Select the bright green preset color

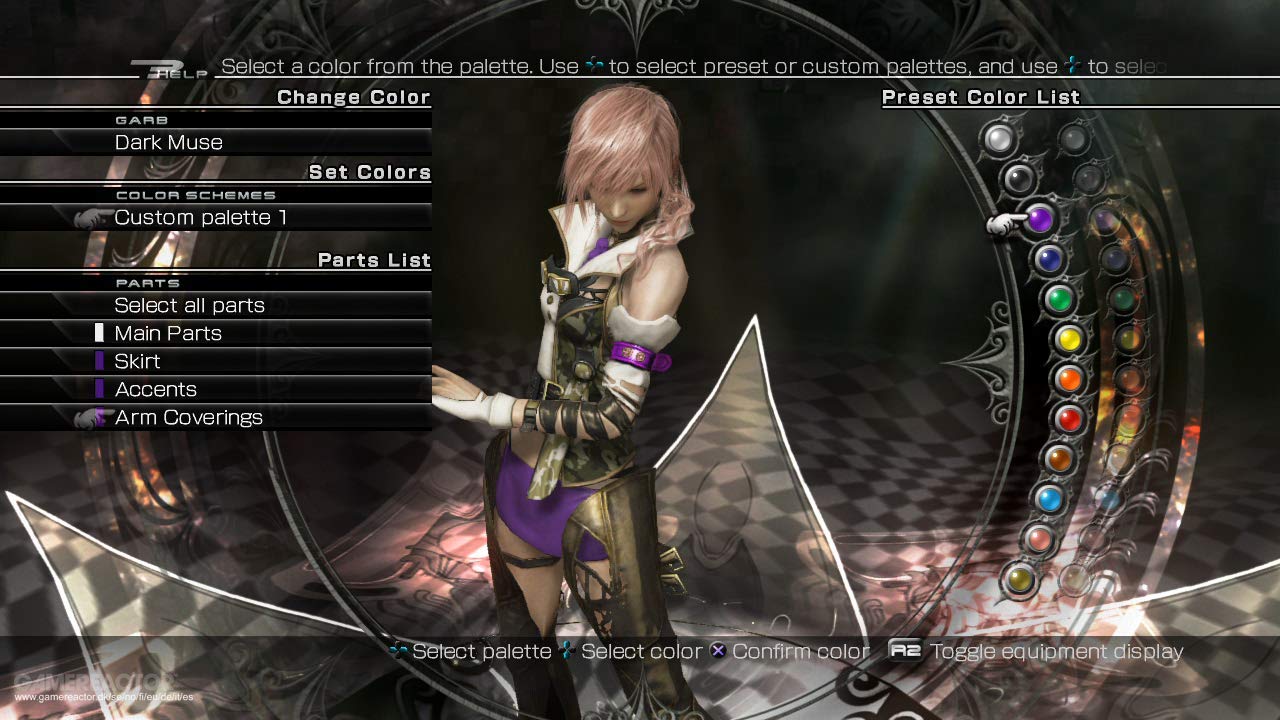tap(1058, 298)
